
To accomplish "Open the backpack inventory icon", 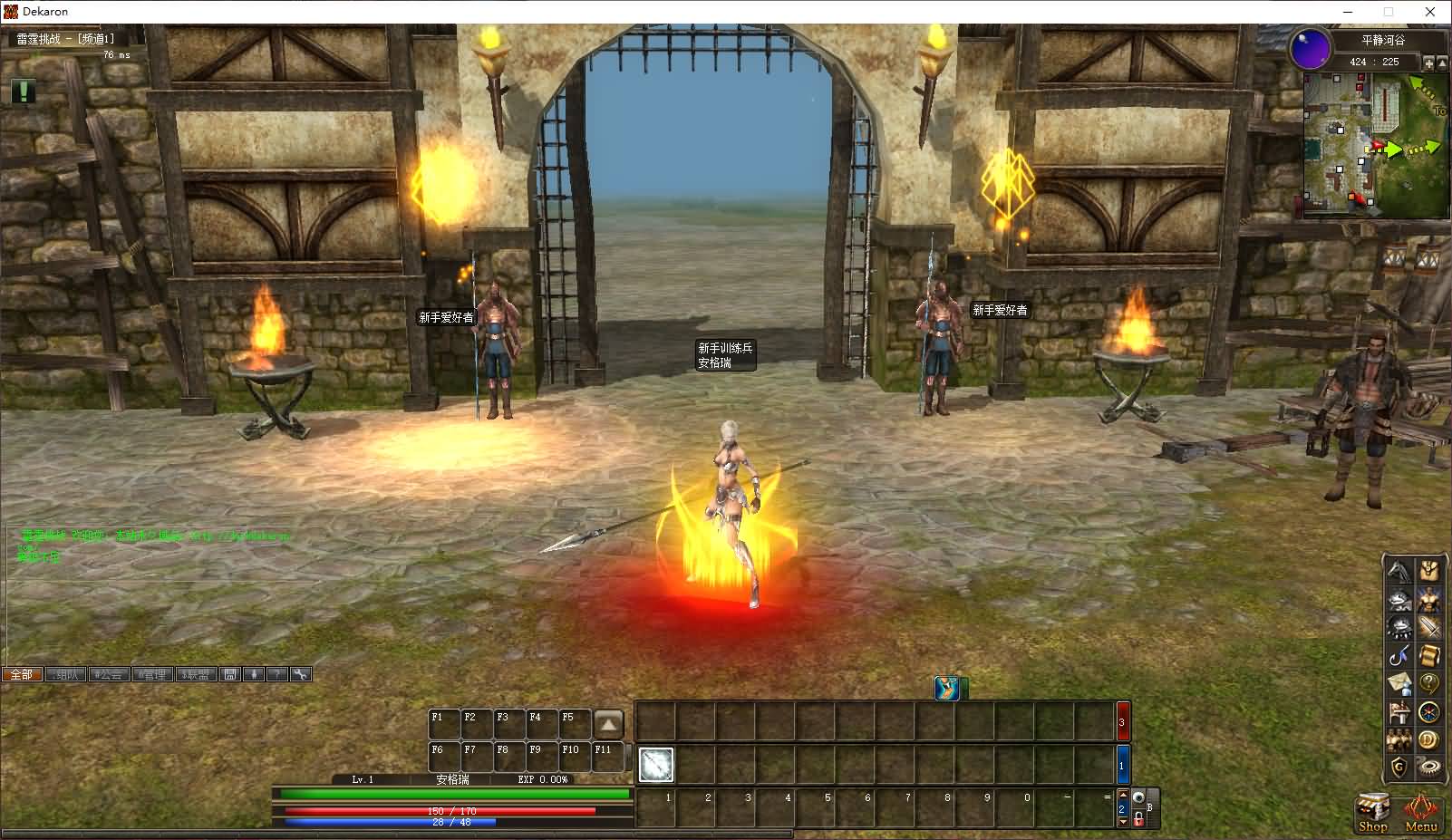I will 1429,572.
